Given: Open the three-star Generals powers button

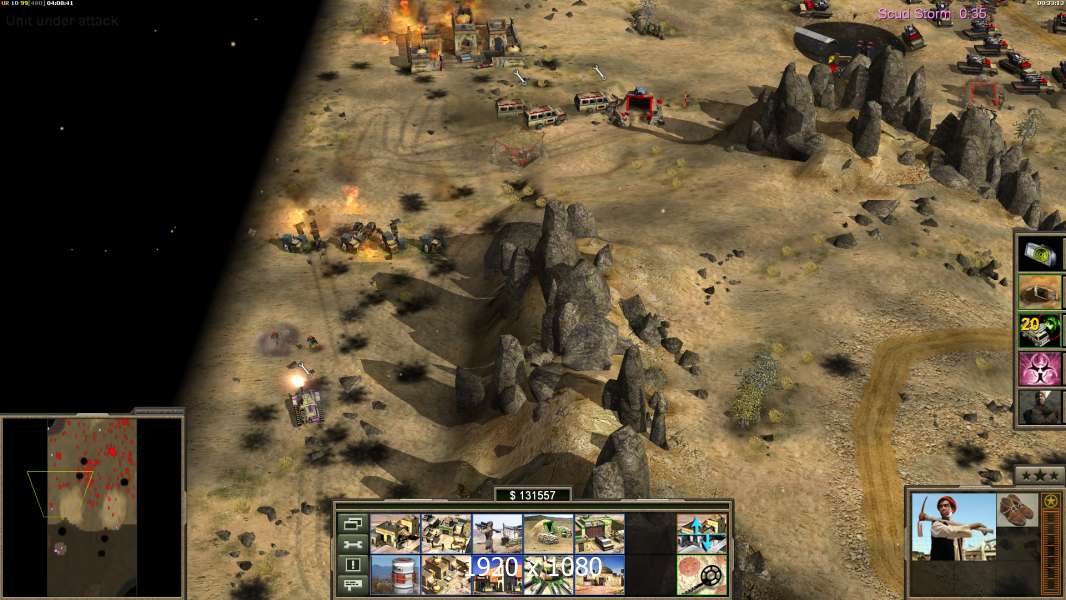Looking at the screenshot, I should tap(1039, 475).
